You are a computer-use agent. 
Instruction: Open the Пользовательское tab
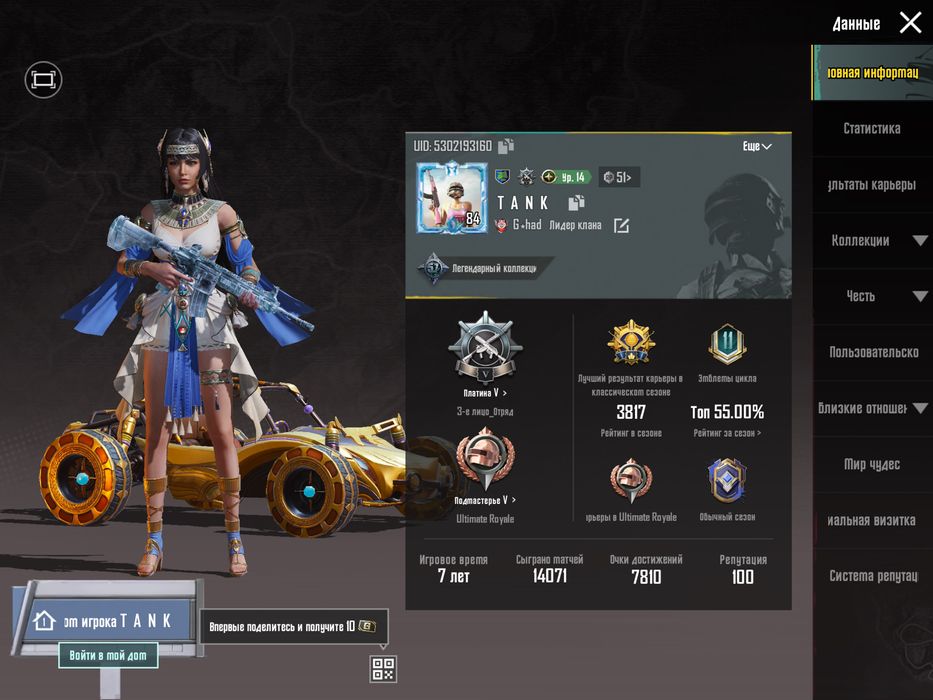873,352
